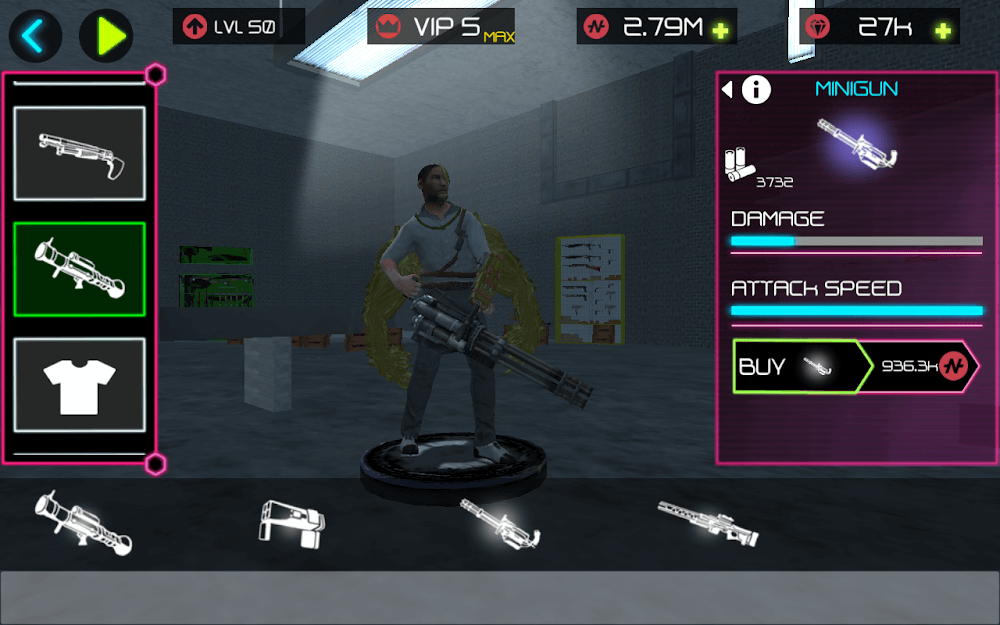Choose the rocket launcher from the weapon row
This screenshot has height=625, width=1000.
pyautogui.click(x=83, y=520)
